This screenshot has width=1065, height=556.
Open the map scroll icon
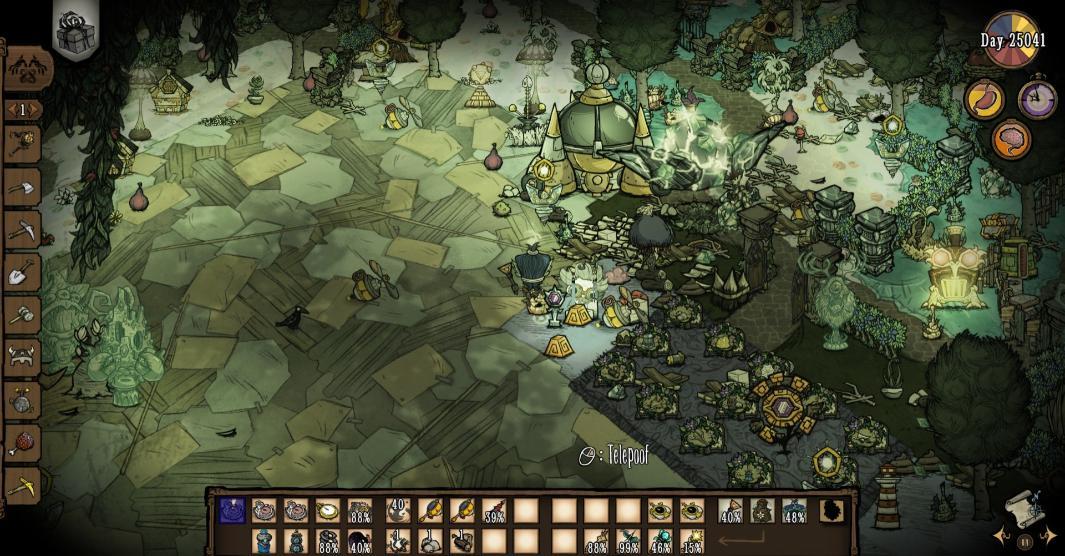[1021, 506]
